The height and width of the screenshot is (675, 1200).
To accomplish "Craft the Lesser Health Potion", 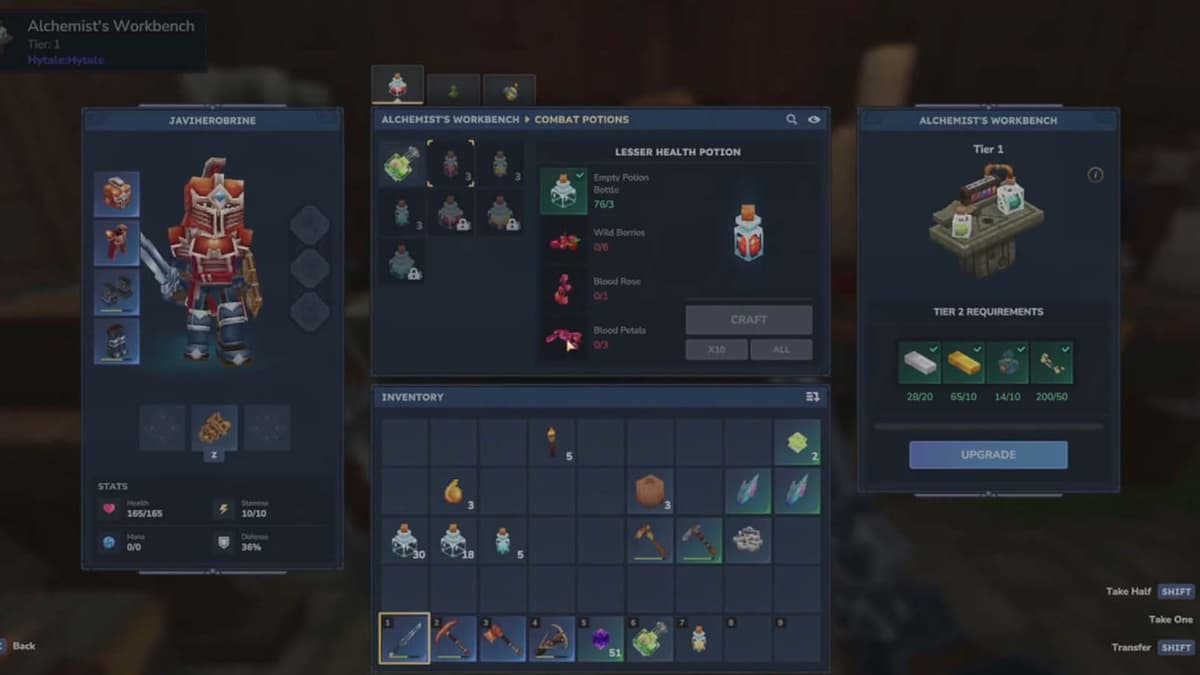I will click(x=748, y=320).
